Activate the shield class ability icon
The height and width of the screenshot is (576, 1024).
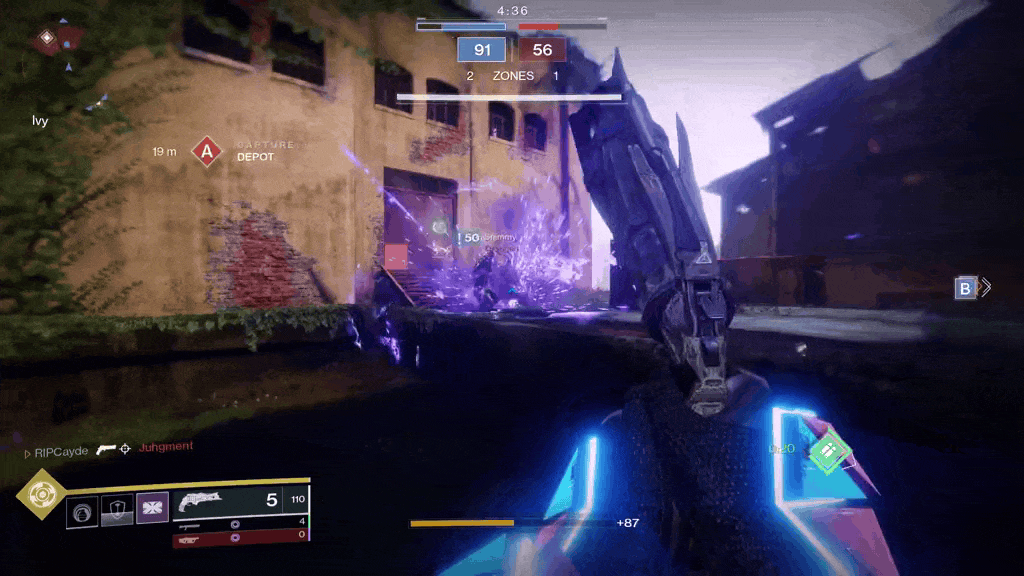117,512
